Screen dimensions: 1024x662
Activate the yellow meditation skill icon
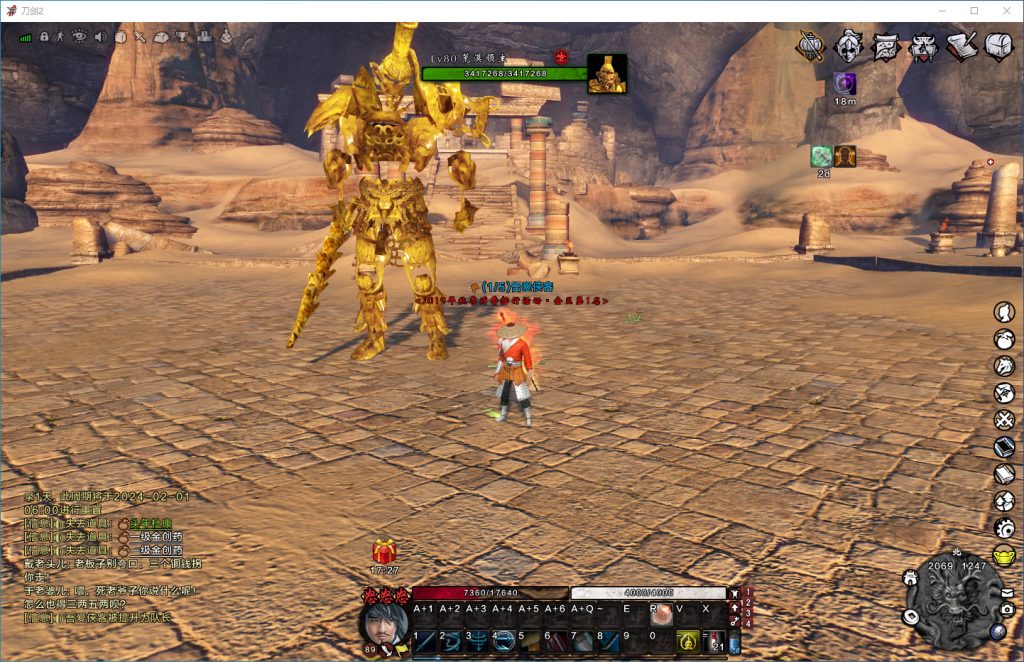[687, 641]
